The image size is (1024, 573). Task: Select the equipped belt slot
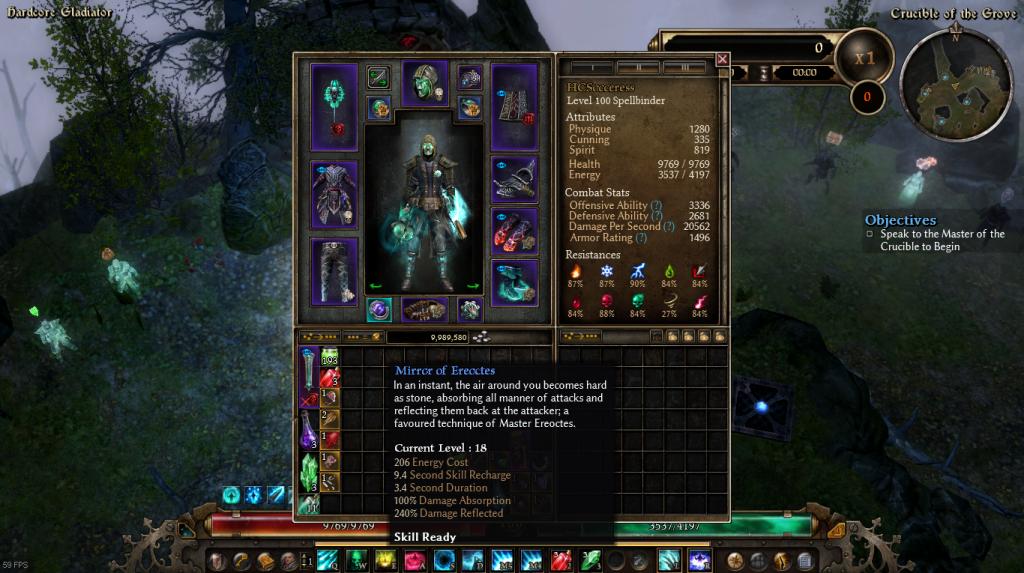point(424,309)
